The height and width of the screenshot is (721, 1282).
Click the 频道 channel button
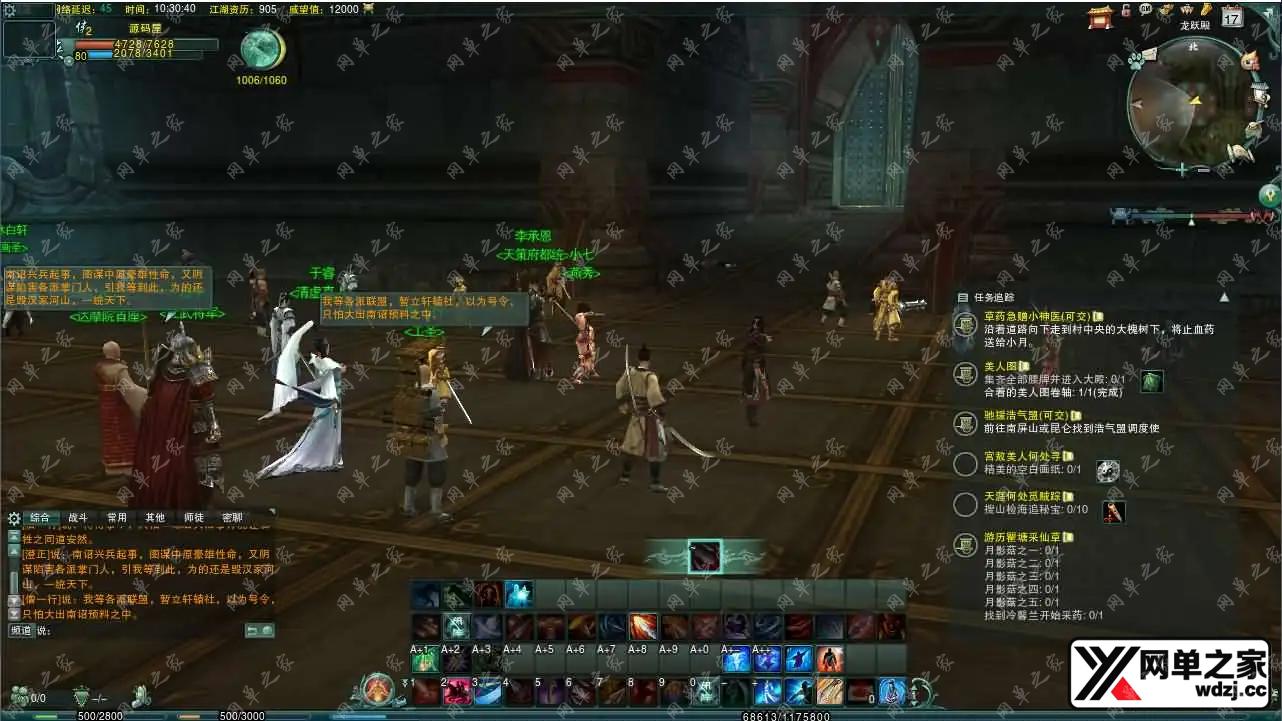coord(21,631)
